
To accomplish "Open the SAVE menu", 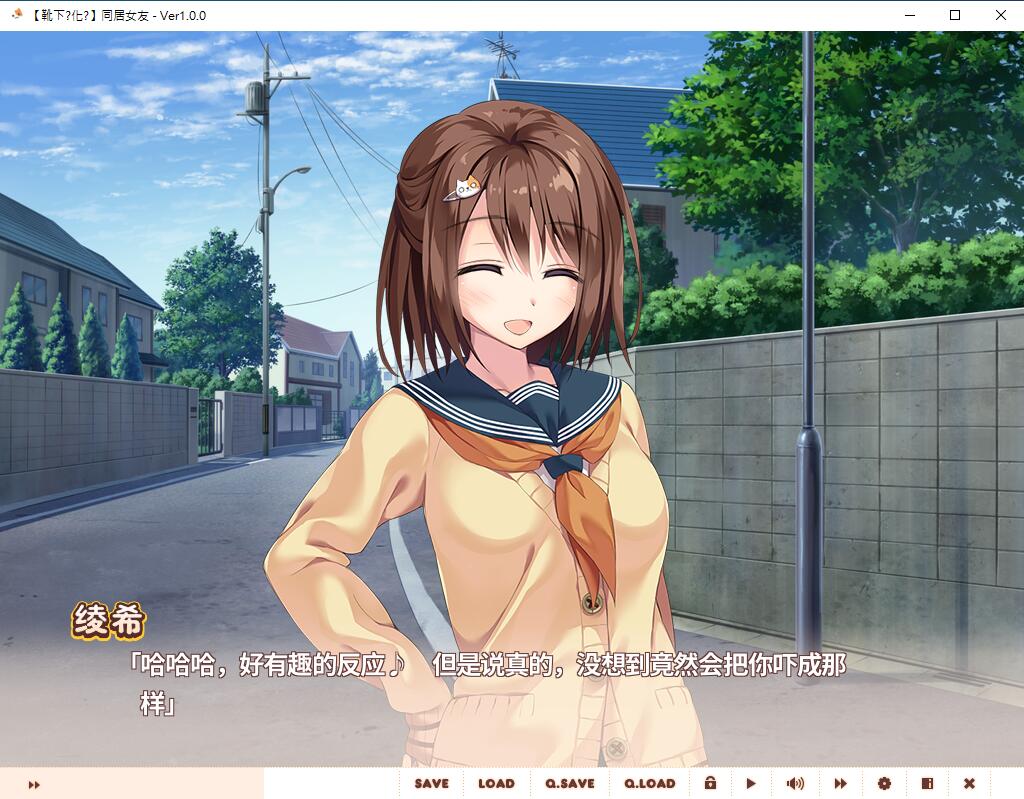I will point(431,784).
